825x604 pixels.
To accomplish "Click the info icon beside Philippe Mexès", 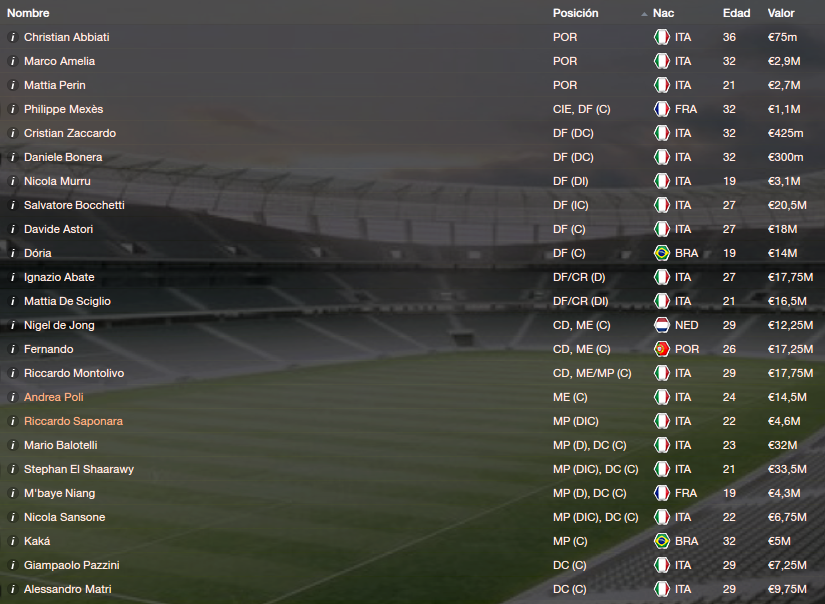I will coord(12,109).
